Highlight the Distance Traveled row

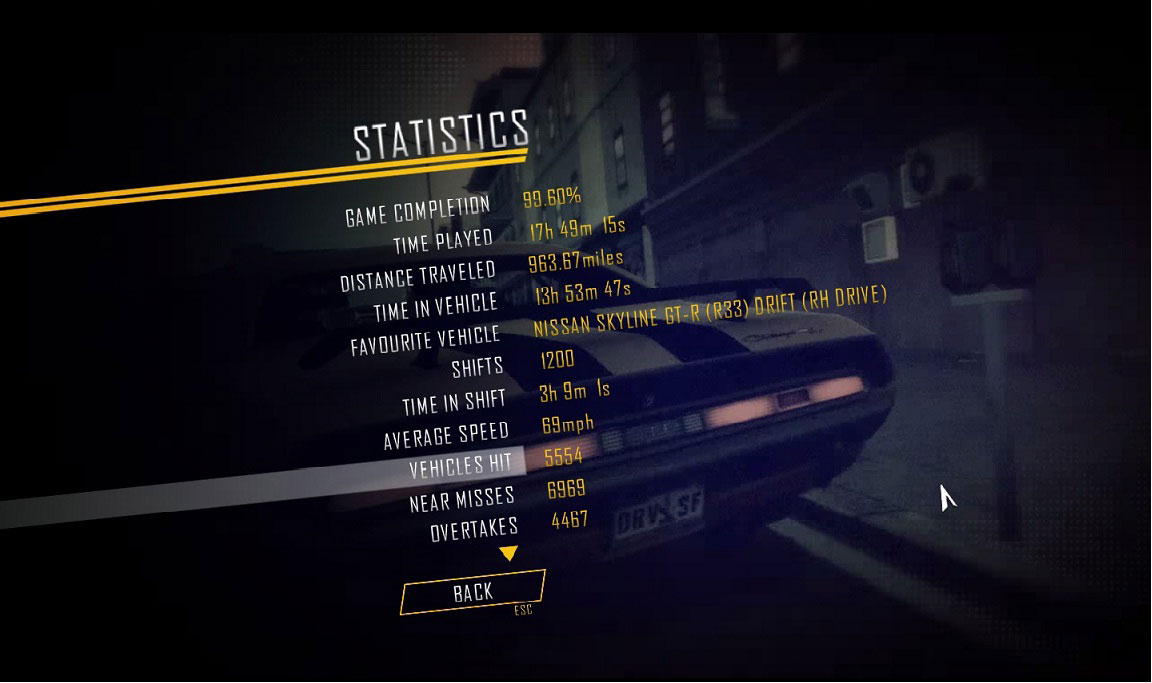(x=417, y=276)
